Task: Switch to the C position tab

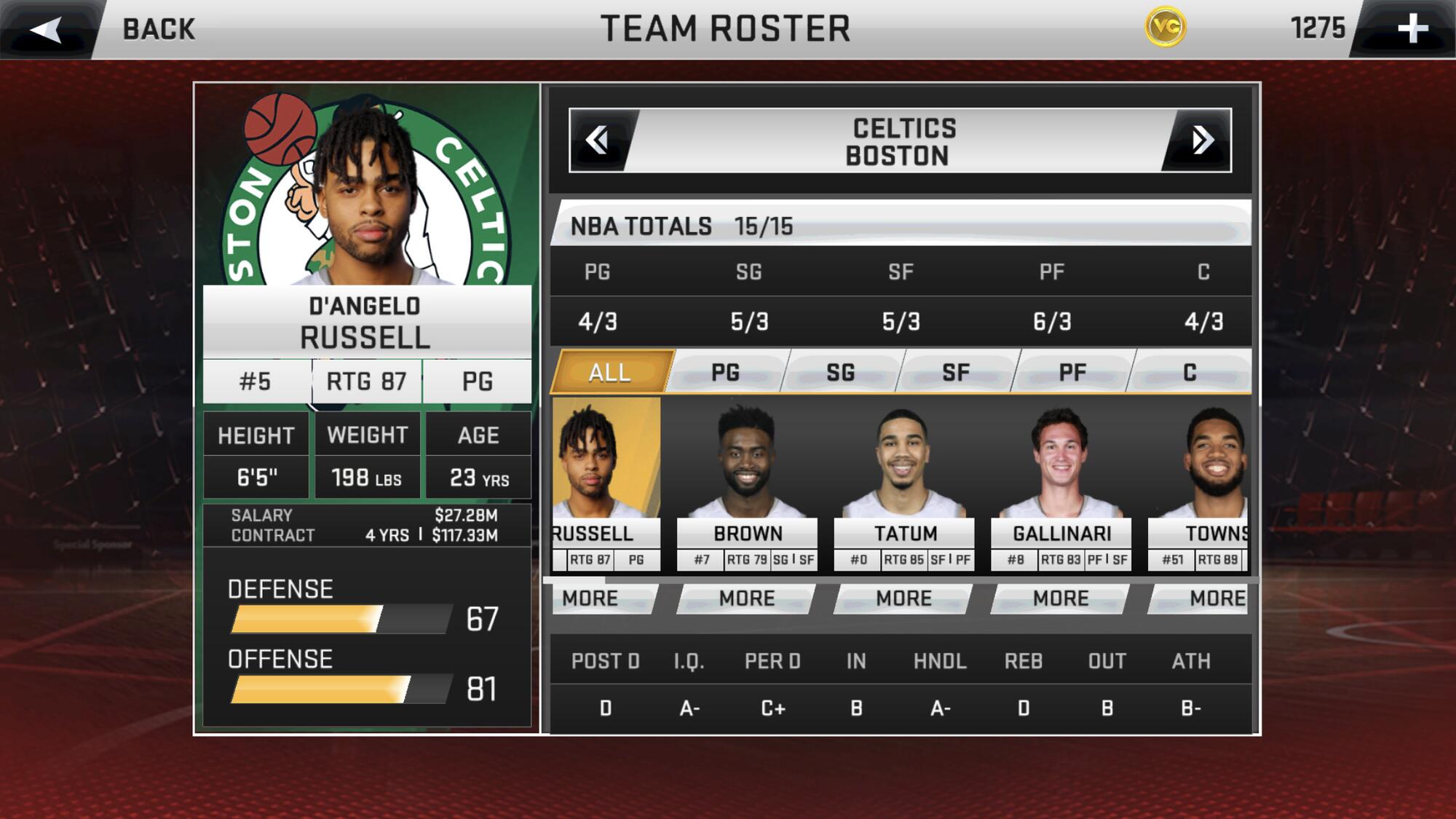Action: [x=1190, y=373]
